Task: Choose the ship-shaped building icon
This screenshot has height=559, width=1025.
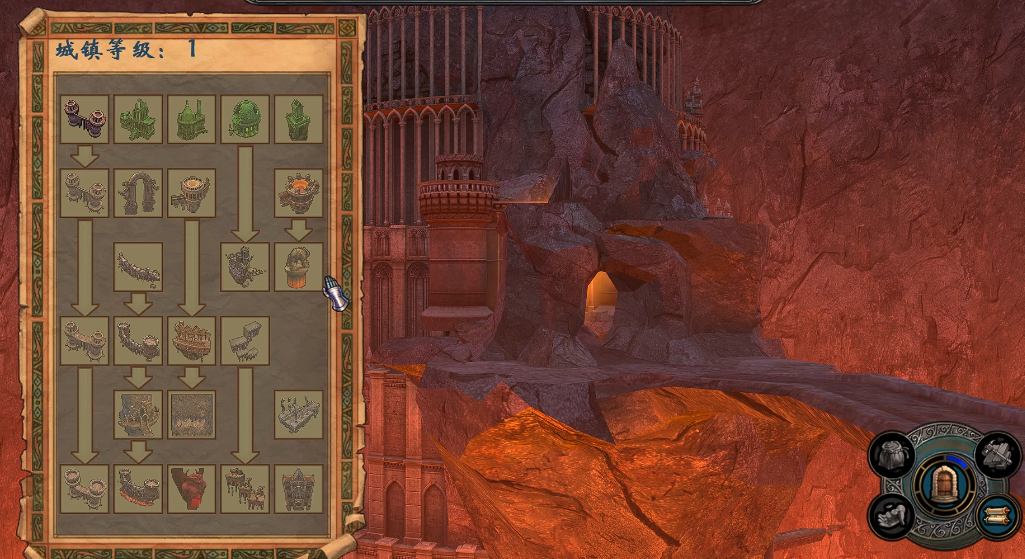Action: 192,341
